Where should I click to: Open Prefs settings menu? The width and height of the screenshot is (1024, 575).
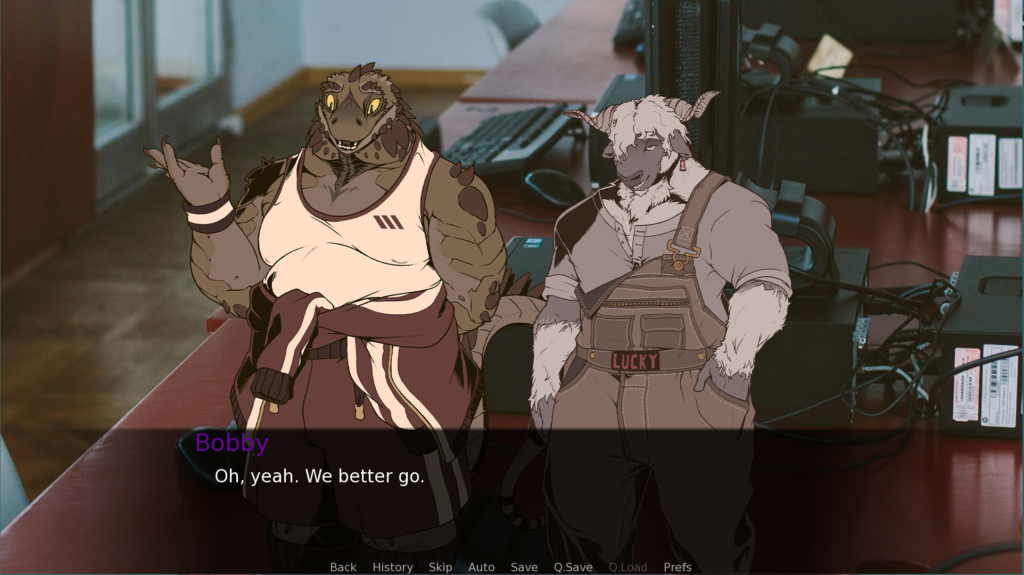click(677, 567)
